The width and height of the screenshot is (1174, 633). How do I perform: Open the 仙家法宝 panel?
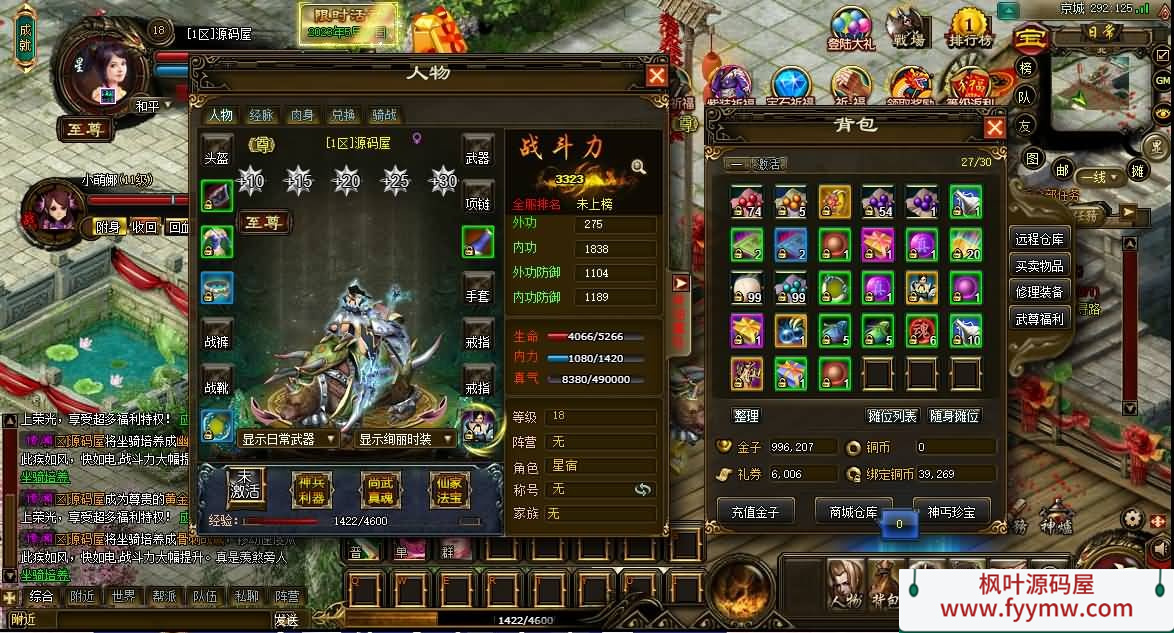[448, 491]
